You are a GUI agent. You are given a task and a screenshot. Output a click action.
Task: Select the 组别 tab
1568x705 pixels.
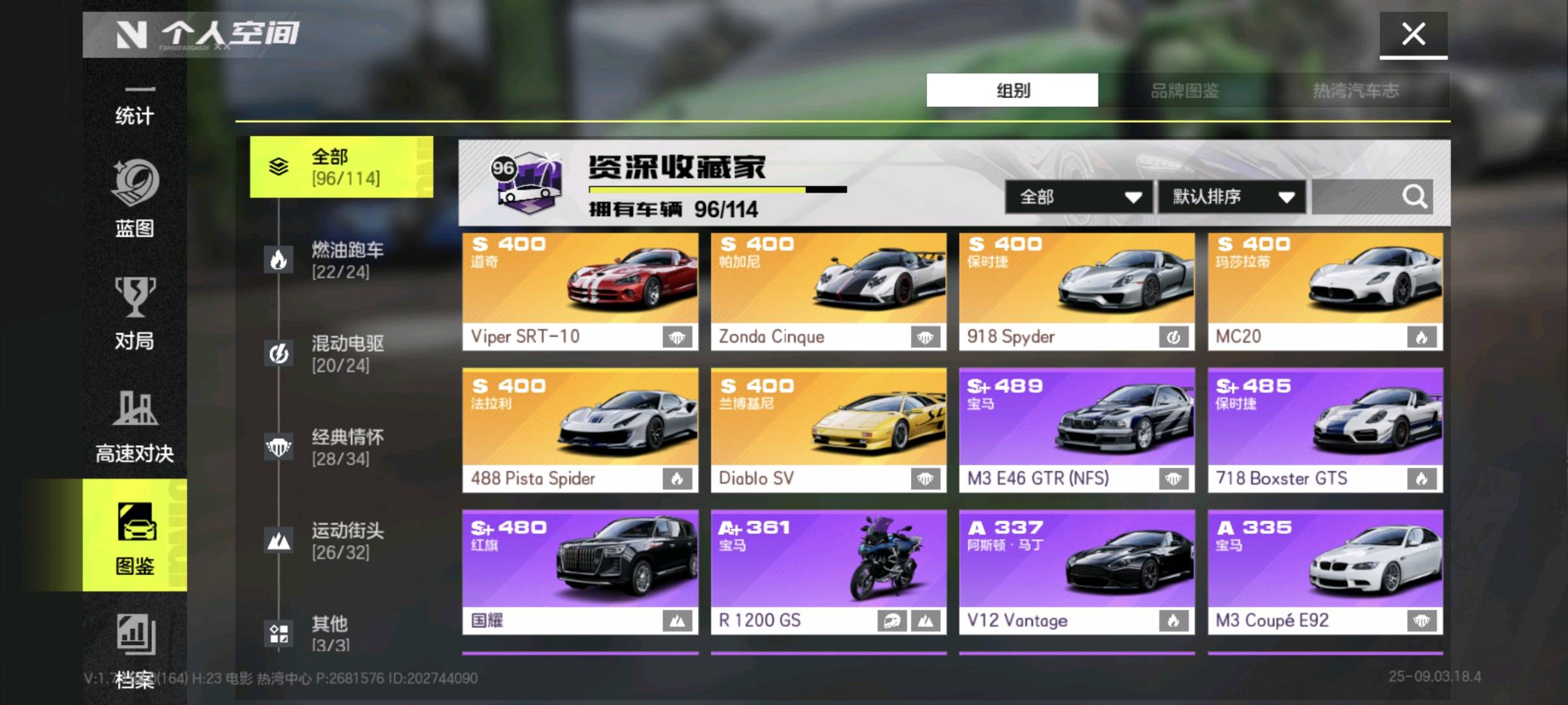point(1012,90)
